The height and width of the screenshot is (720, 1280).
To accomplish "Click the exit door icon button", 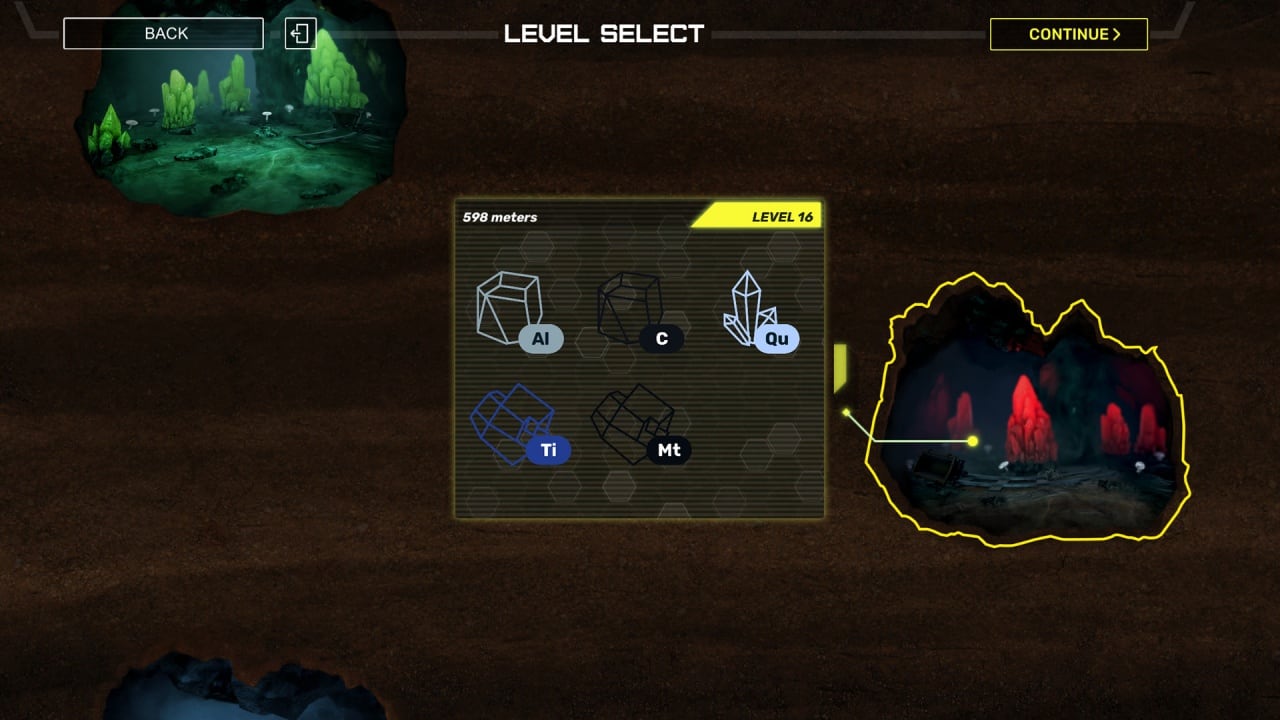I will (x=300, y=34).
